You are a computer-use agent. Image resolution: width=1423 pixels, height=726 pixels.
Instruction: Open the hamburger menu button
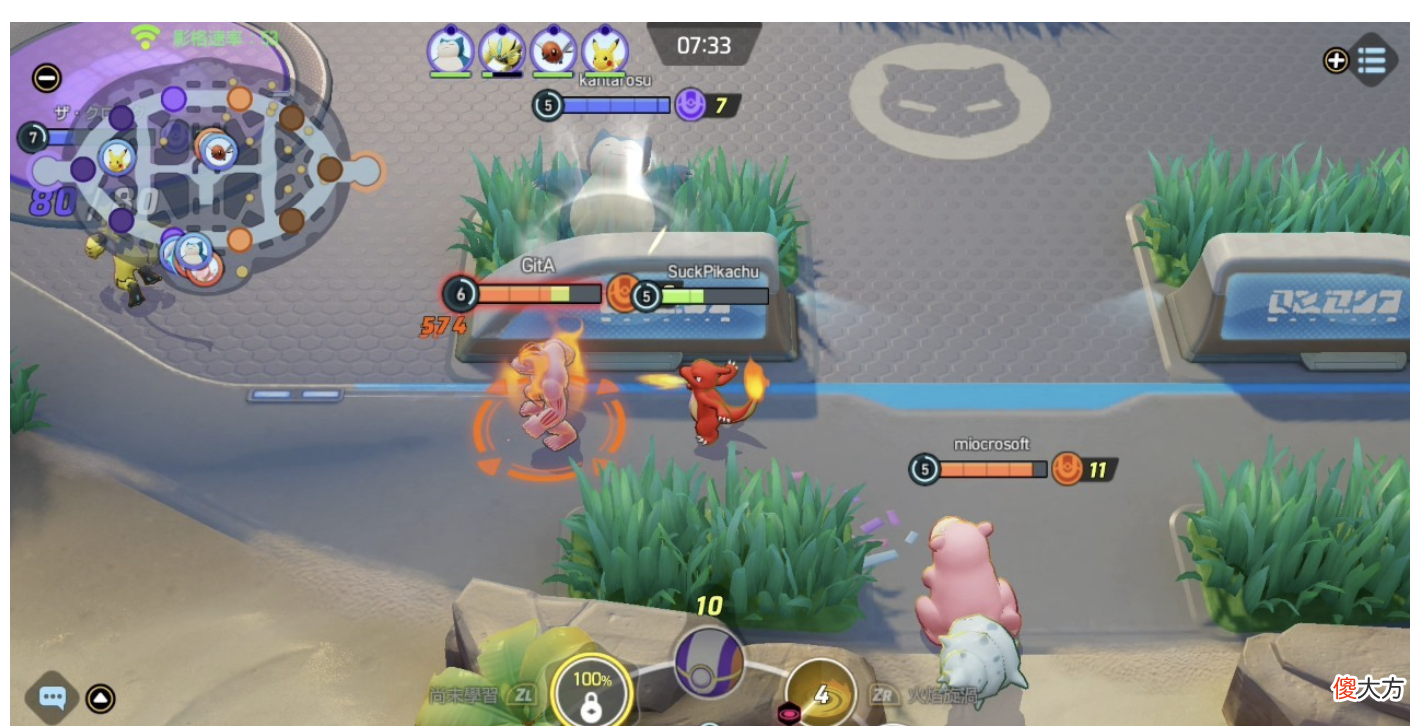pyautogui.click(x=1371, y=60)
